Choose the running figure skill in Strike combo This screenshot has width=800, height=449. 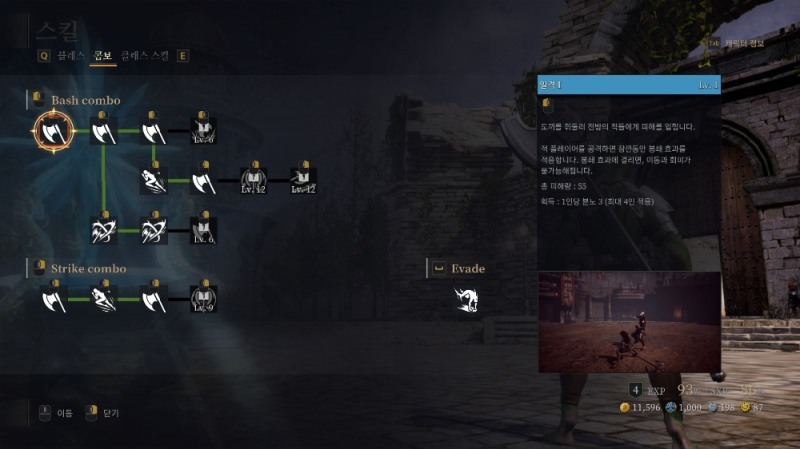[x=104, y=297]
